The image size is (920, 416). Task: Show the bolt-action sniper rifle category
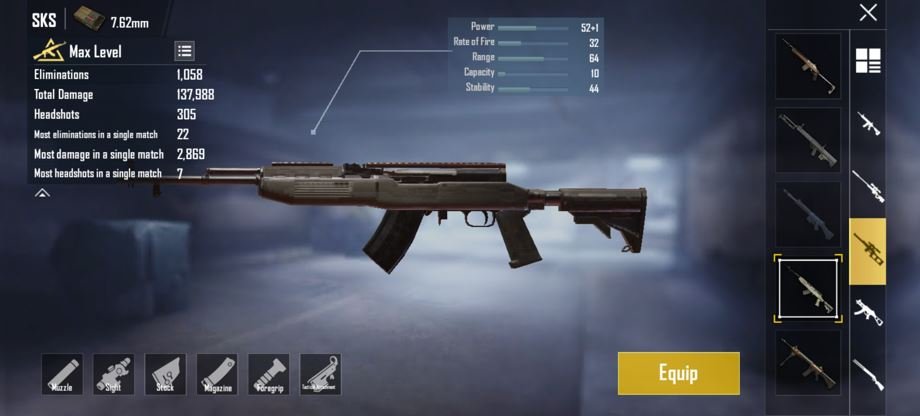tap(868, 186)
